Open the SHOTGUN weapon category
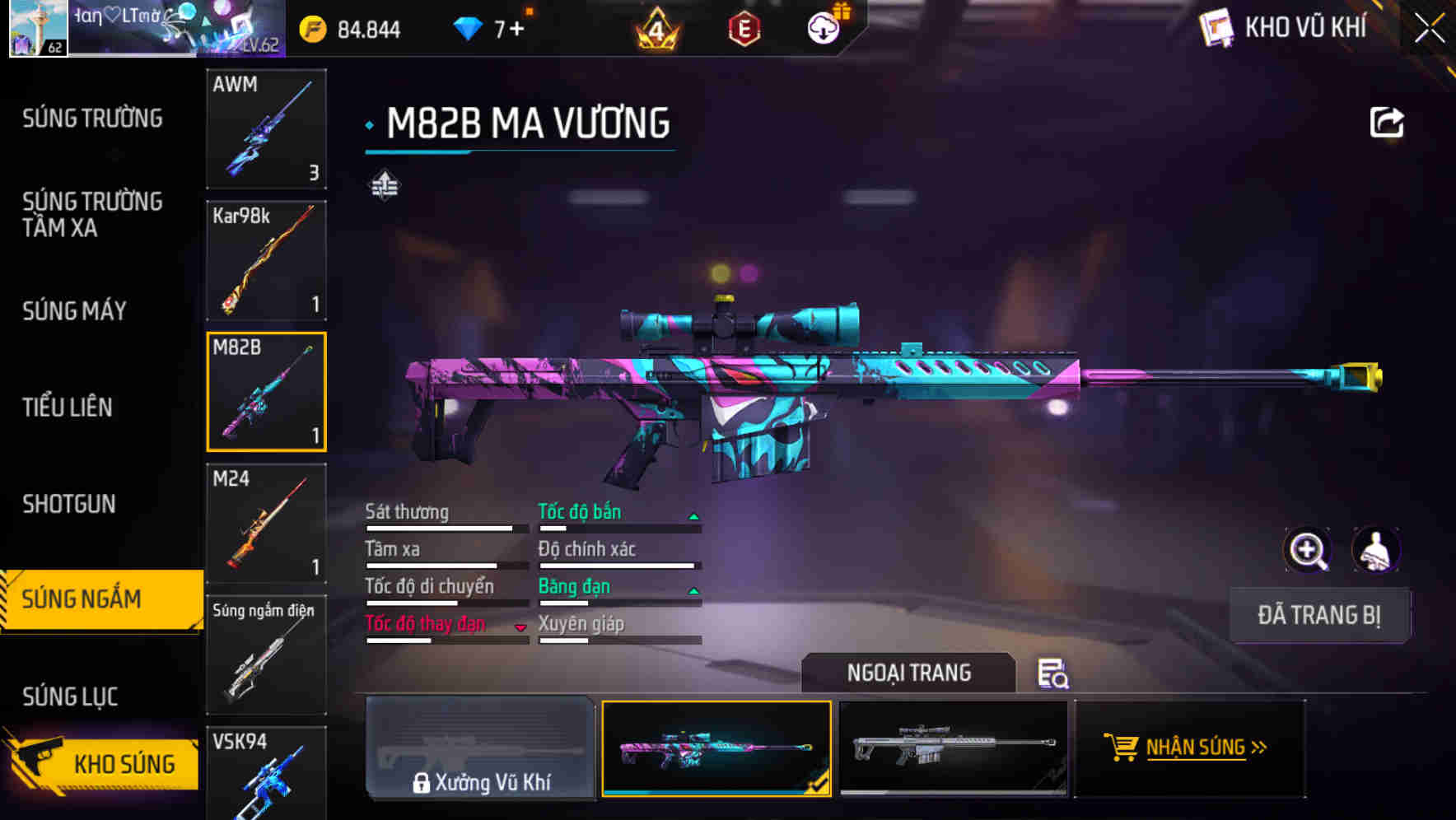 (68, 503)
